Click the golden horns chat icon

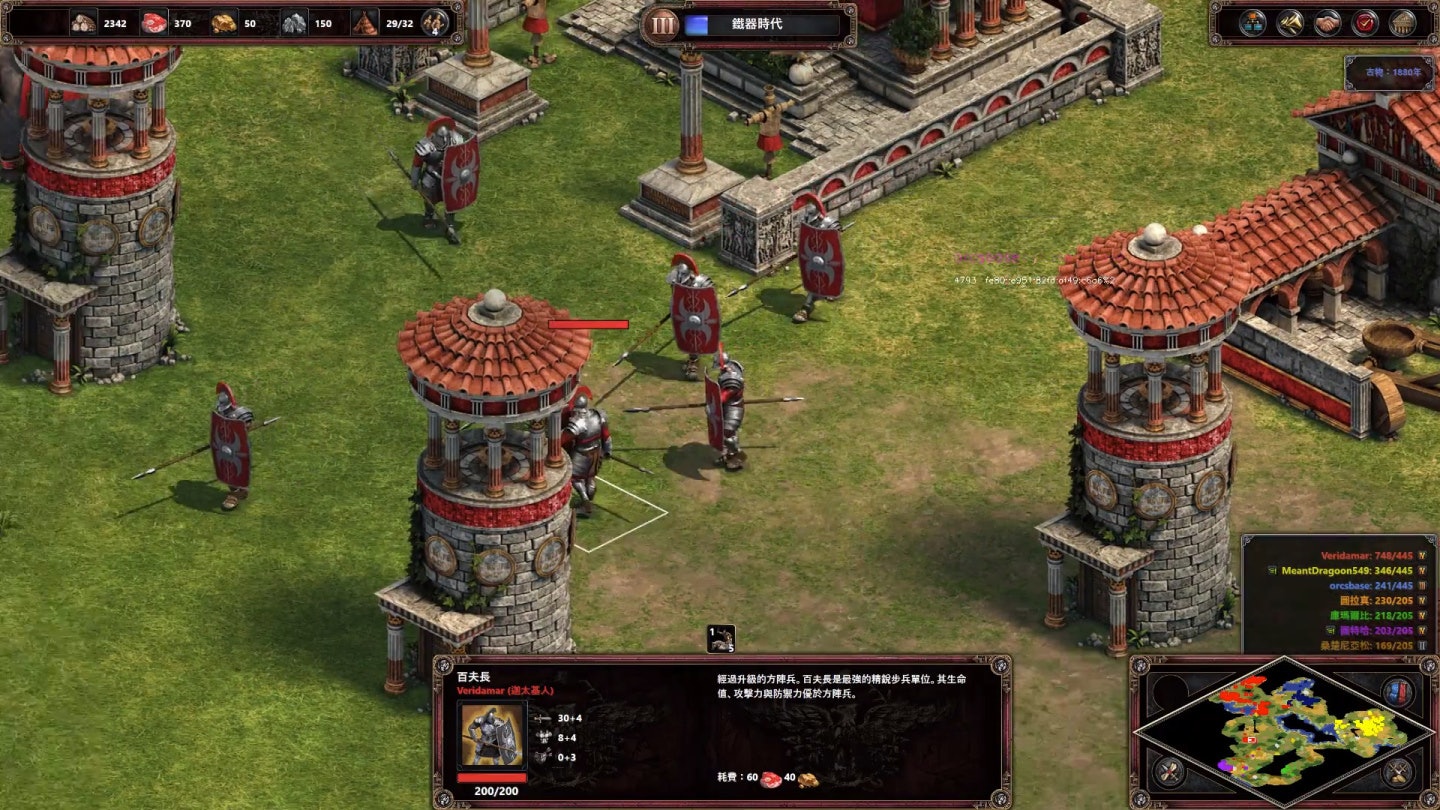(1289, 22)
